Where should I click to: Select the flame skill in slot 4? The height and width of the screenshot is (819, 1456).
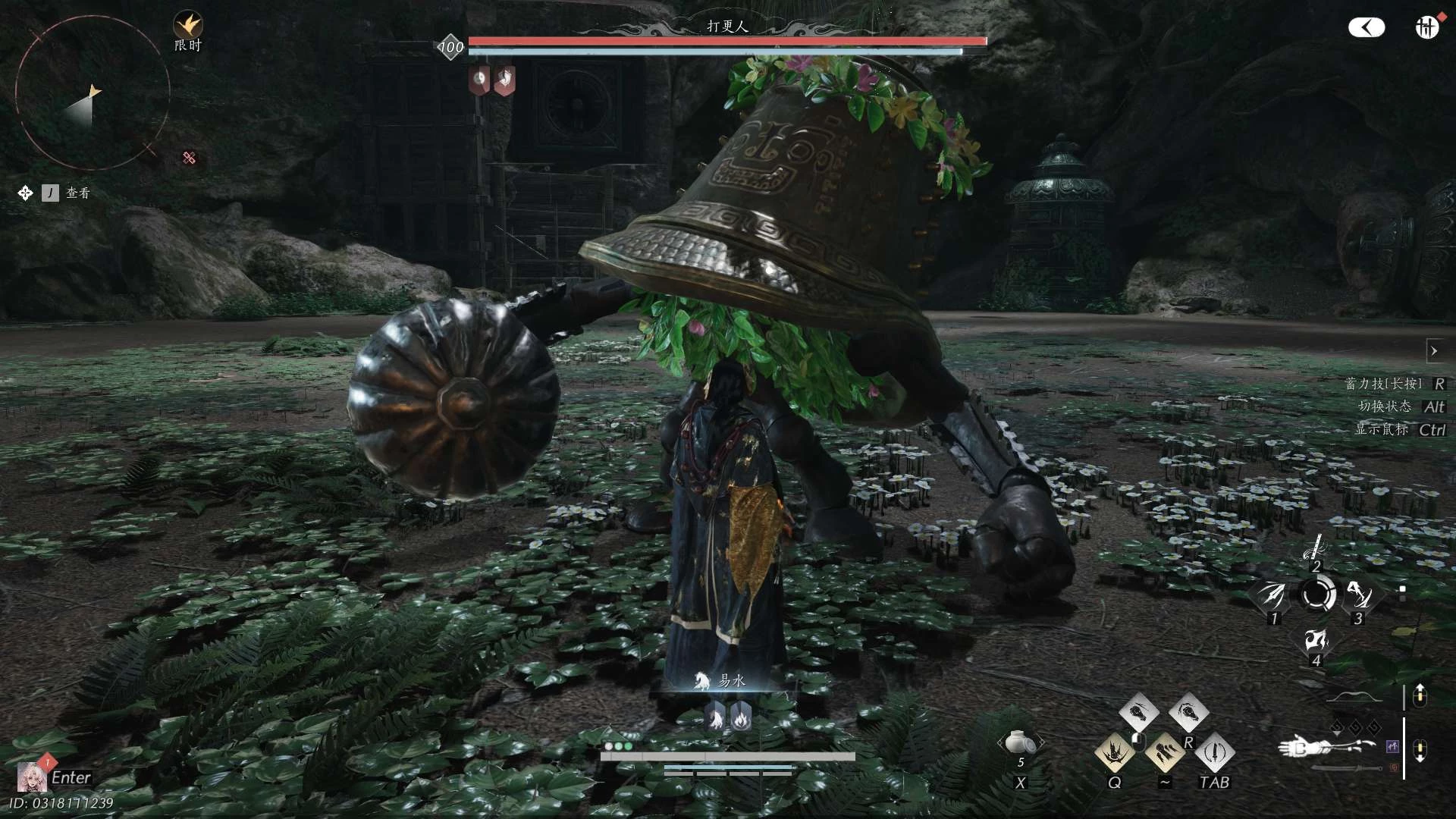1316,642
